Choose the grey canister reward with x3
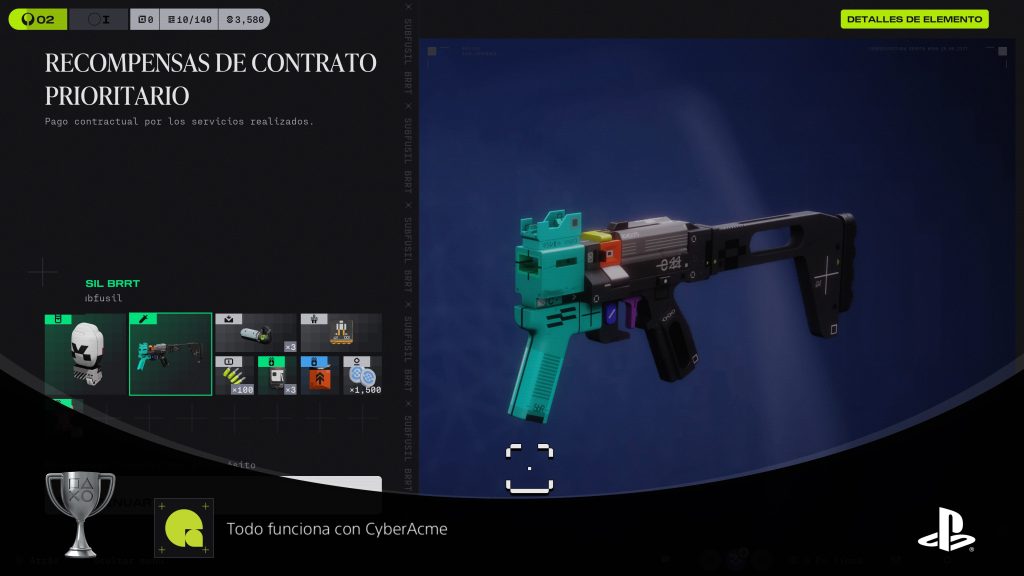1024x576 pixels. pyautogui.click(x=255, y=333)
